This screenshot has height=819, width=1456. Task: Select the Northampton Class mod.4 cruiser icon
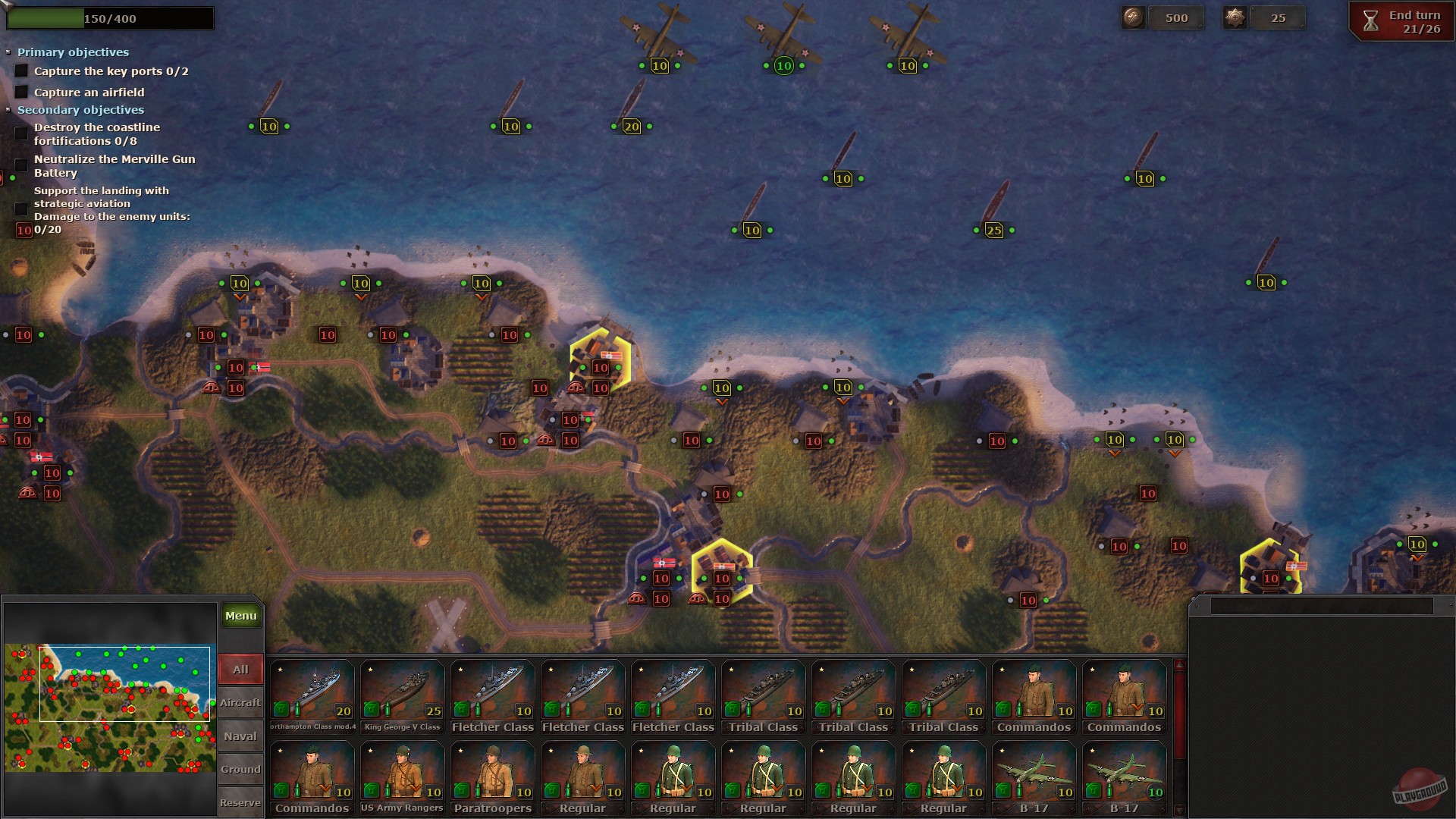pos(312,690)
